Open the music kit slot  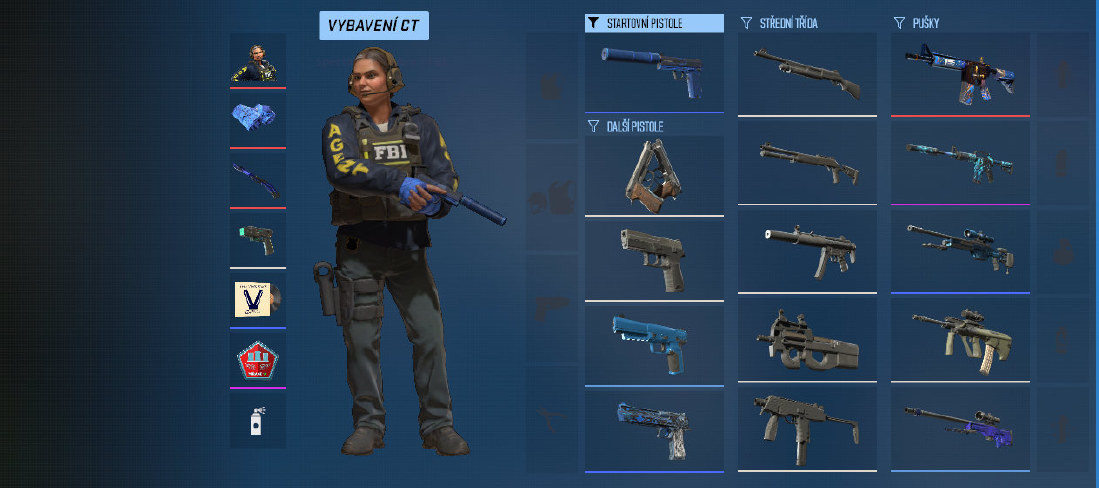258,298
